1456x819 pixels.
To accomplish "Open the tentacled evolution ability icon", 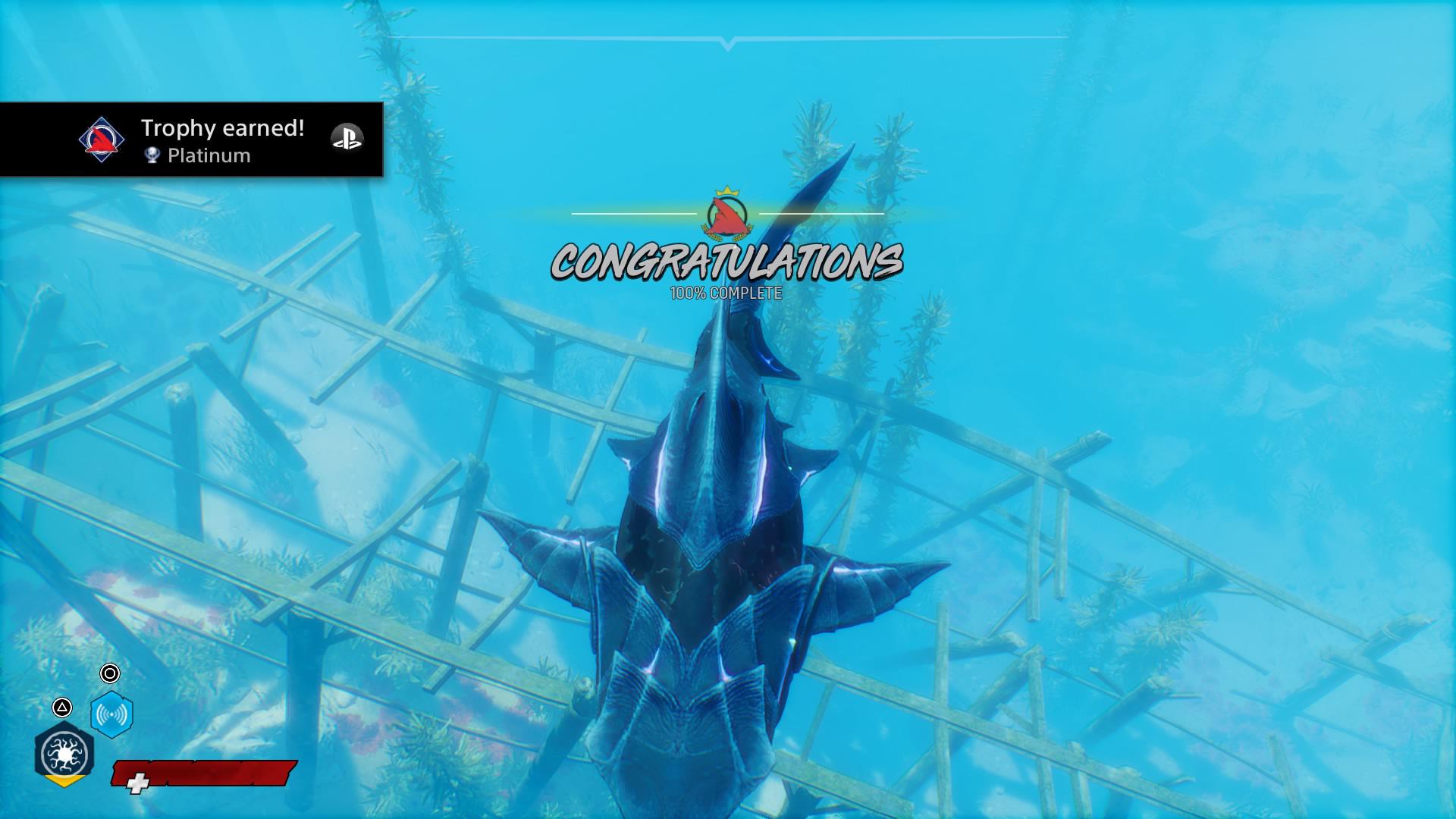I will click(63, 754).
